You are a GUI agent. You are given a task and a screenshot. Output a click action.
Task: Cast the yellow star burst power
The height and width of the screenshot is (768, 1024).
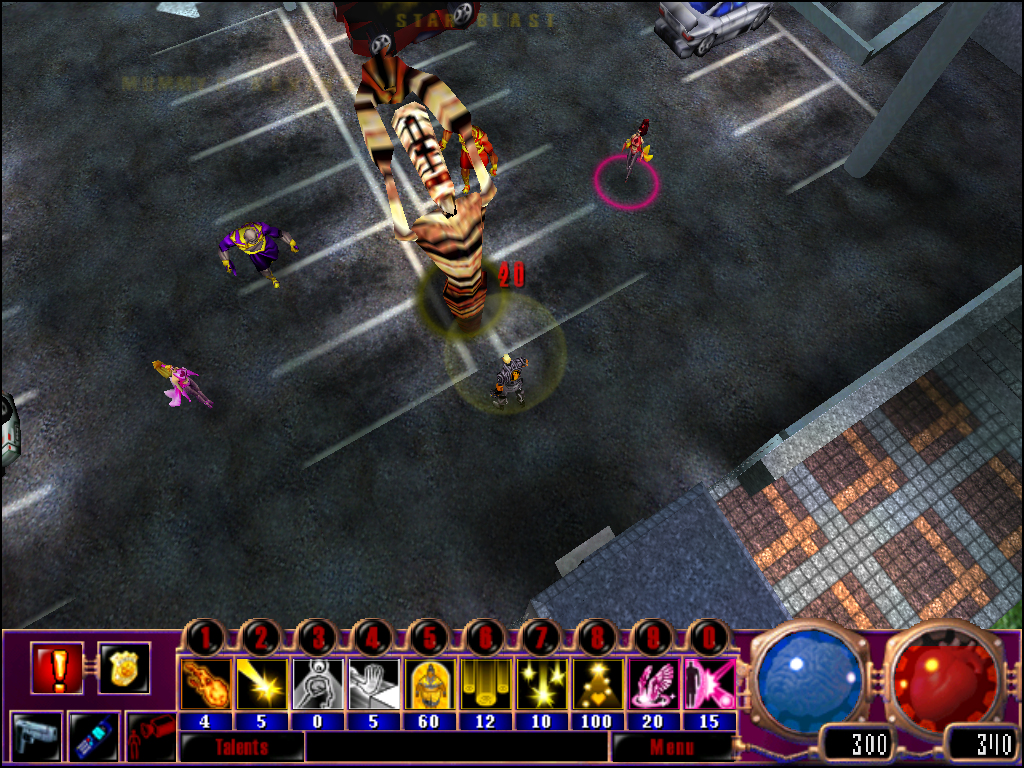coord(541,684)
